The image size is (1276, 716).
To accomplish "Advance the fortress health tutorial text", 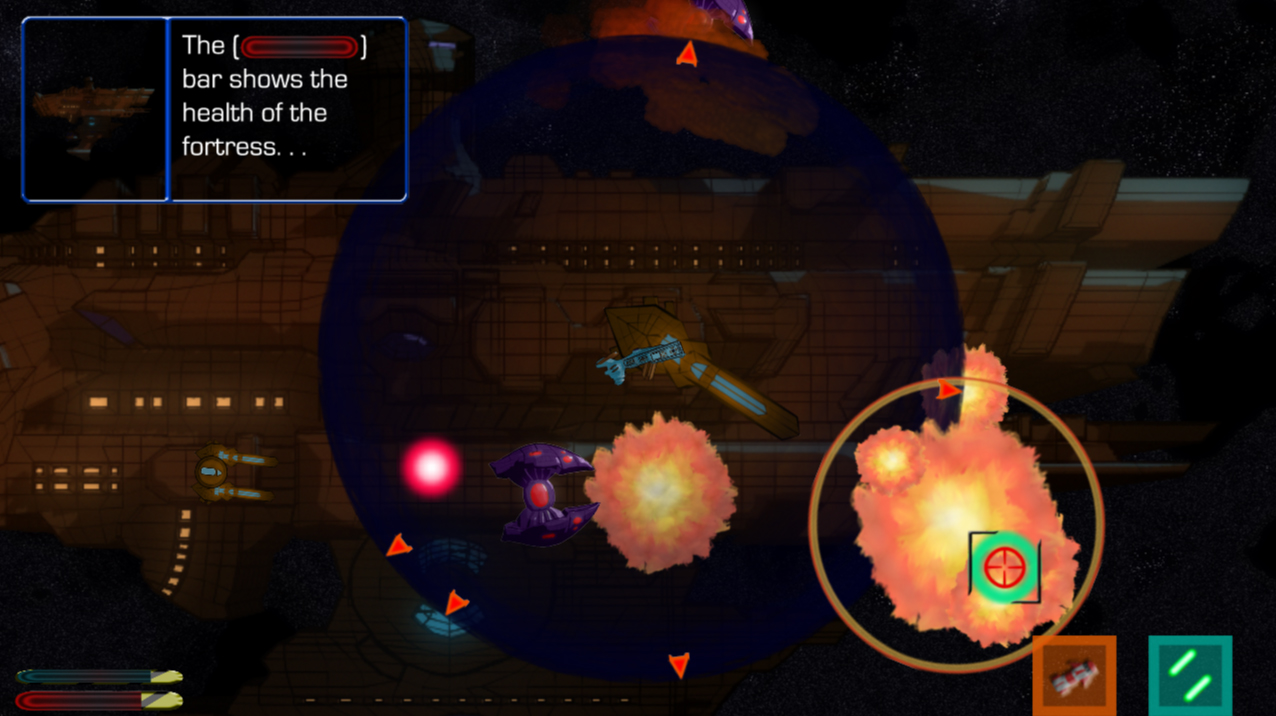I will pos(288,109).
